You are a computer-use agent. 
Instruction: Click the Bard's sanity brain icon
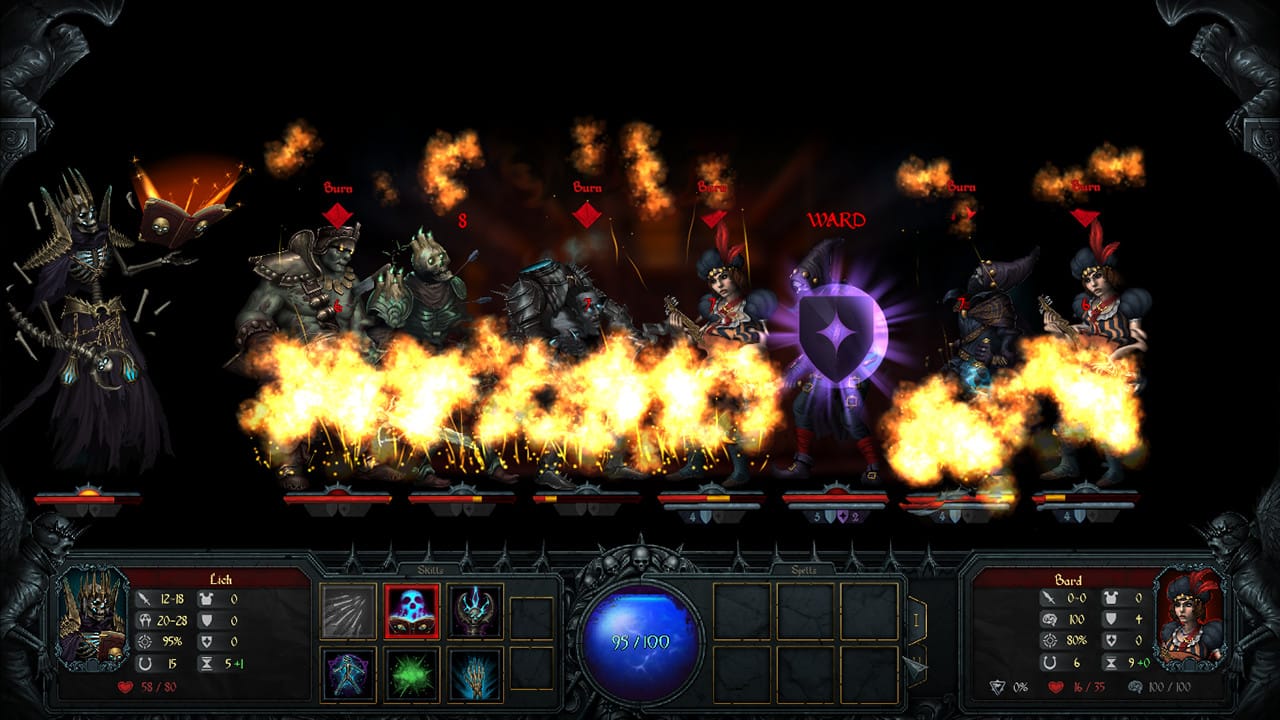coord(1051,620)
